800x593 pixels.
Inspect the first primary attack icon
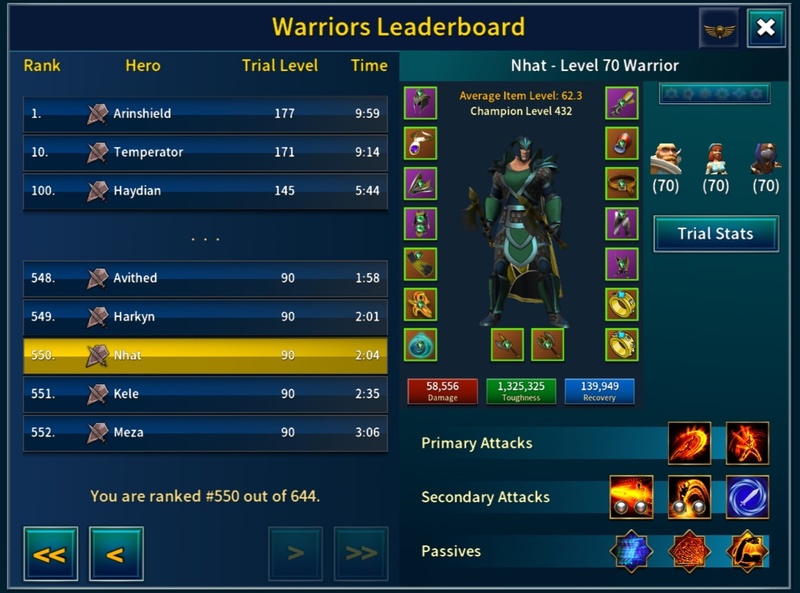point(690,443)
